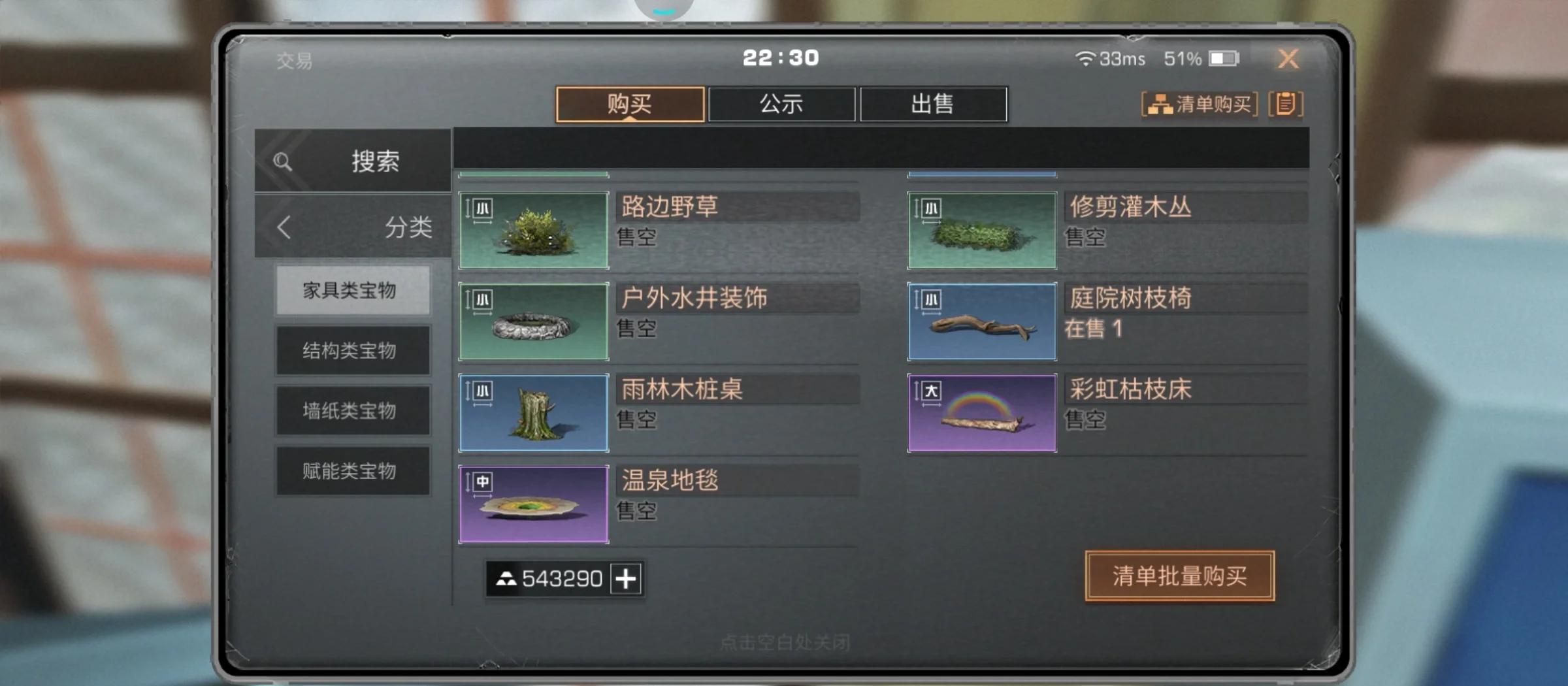This screenshot has width=1568, height=686.
Task: Select the 家具类宝物 category
Action: point(353,291)
